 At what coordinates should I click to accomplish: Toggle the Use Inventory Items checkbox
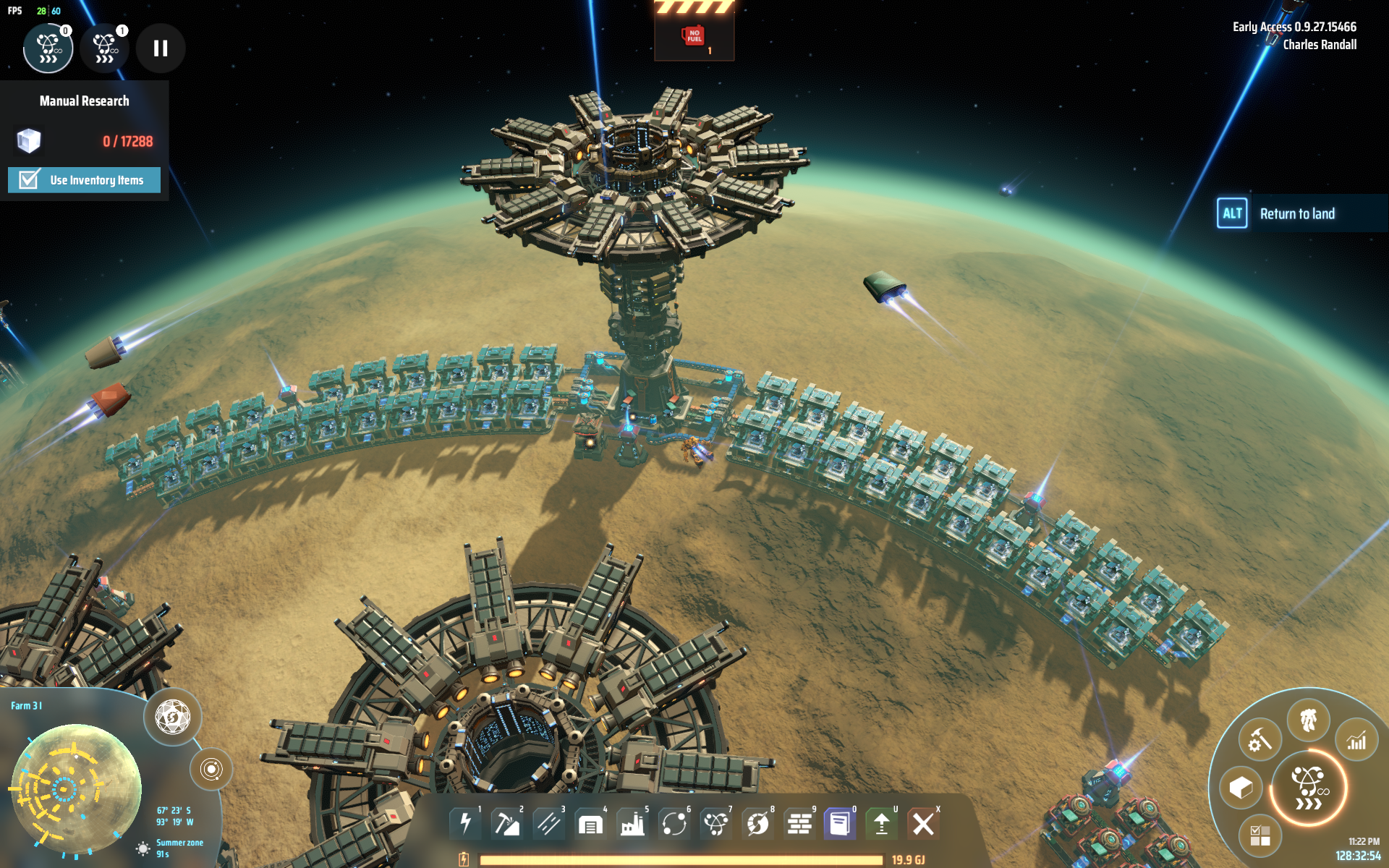pos(29,179)
